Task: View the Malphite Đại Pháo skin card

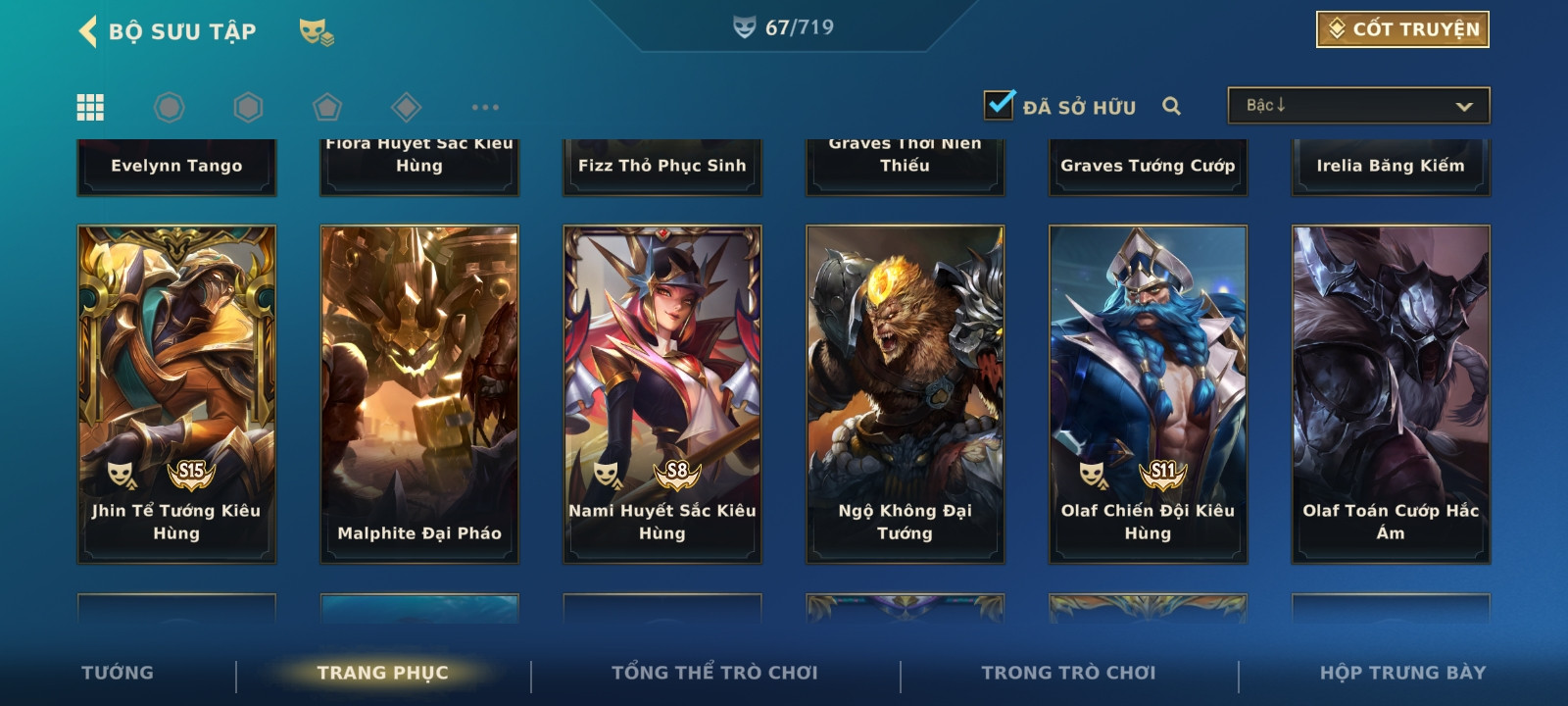Action: click(x=419, y=394)
